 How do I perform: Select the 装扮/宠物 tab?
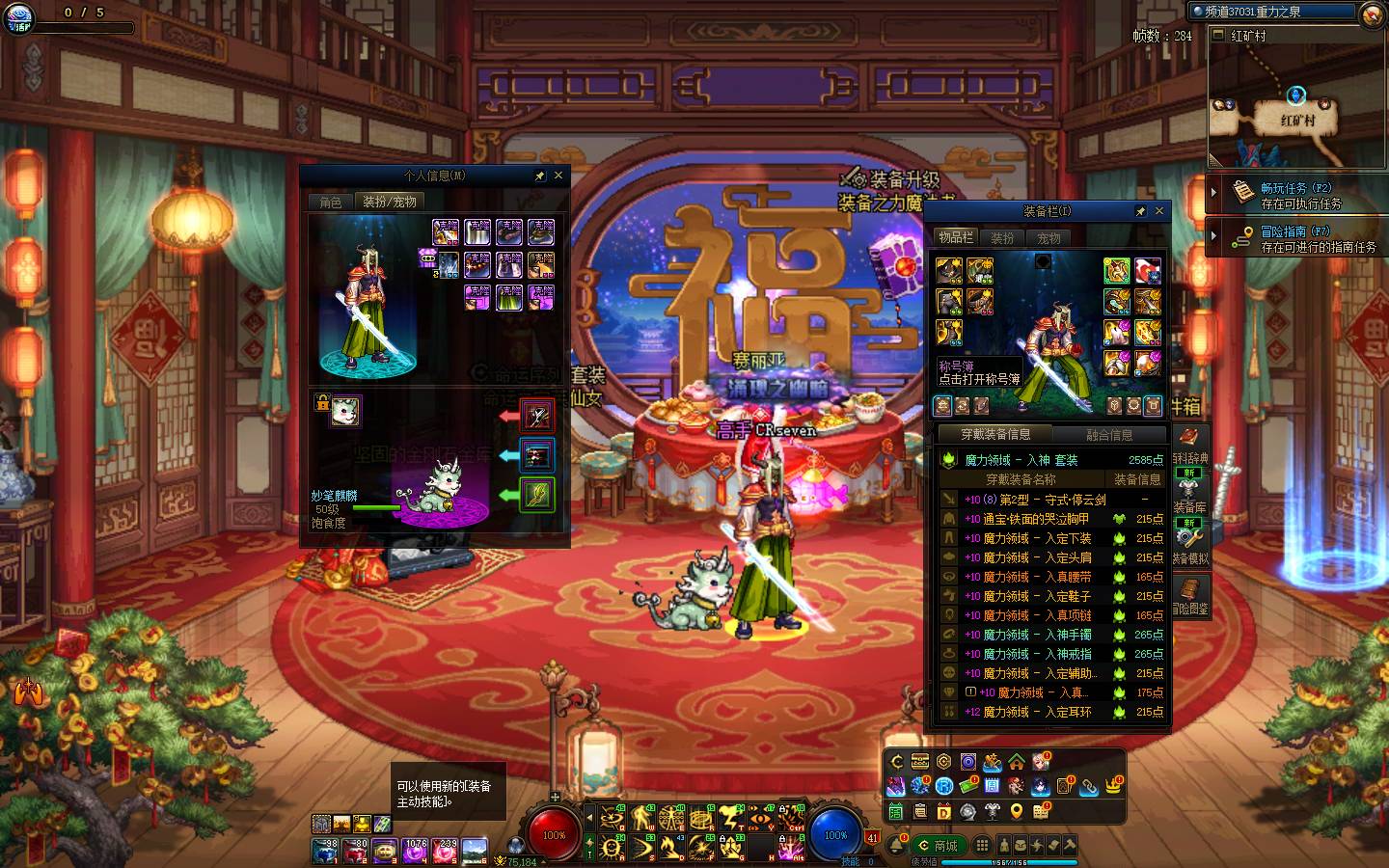click(390, 202)
